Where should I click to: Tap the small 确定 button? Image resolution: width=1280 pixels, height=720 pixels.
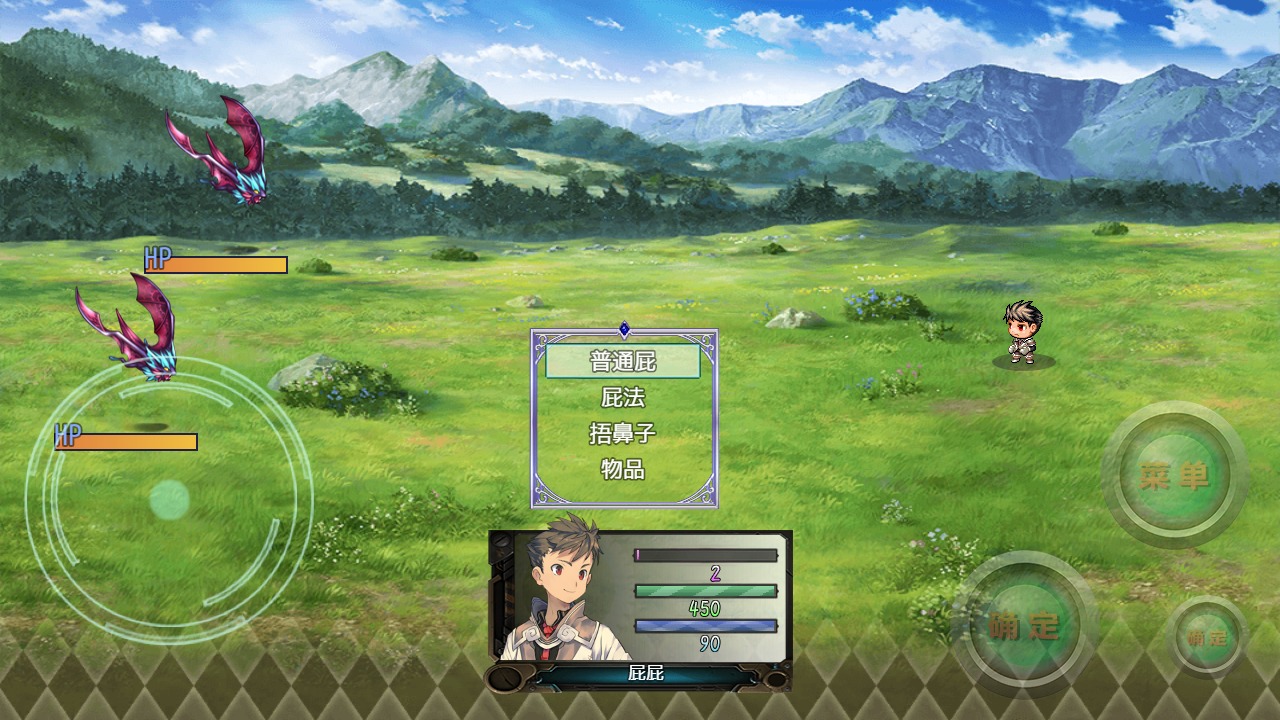[x=1207, y=637]
